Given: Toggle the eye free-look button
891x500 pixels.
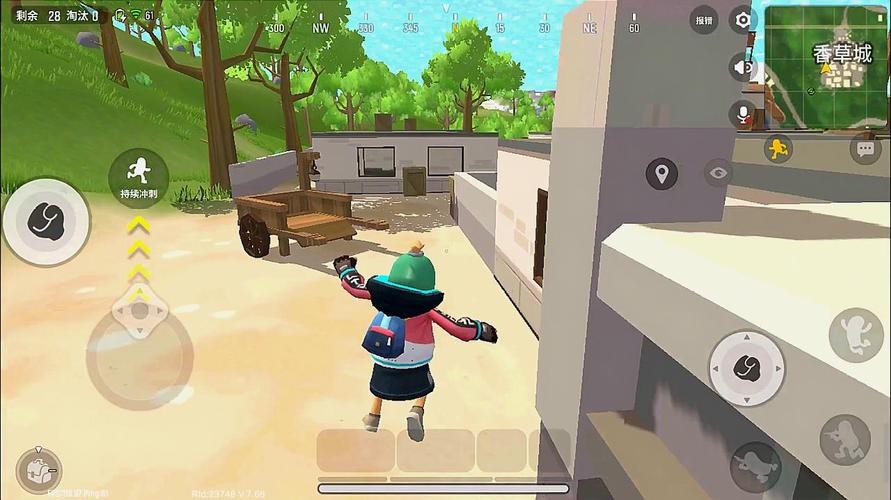Looking at the screenshot, I should [x=717, y=172].
